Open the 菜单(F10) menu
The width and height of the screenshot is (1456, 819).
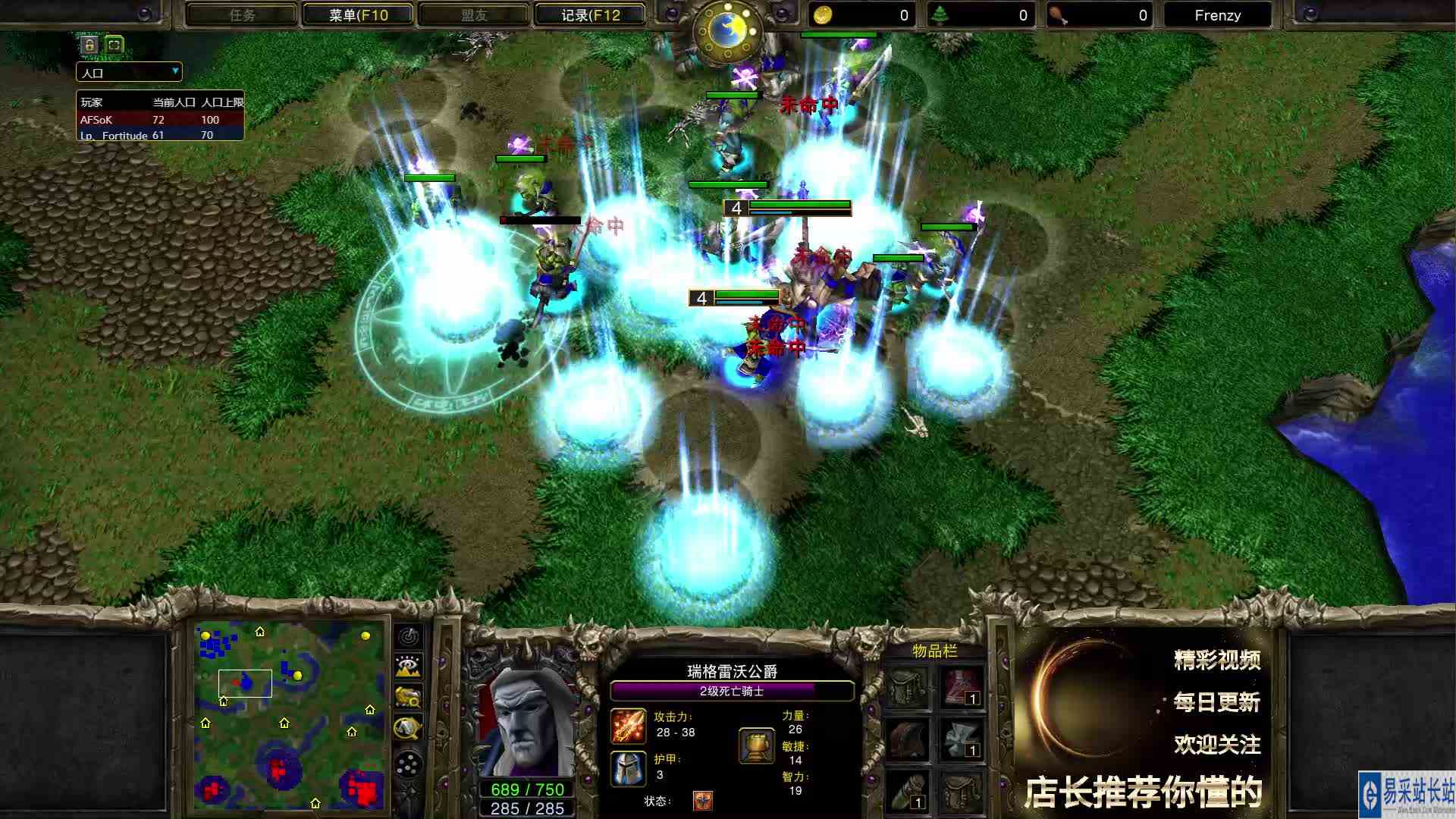(357, 14)
